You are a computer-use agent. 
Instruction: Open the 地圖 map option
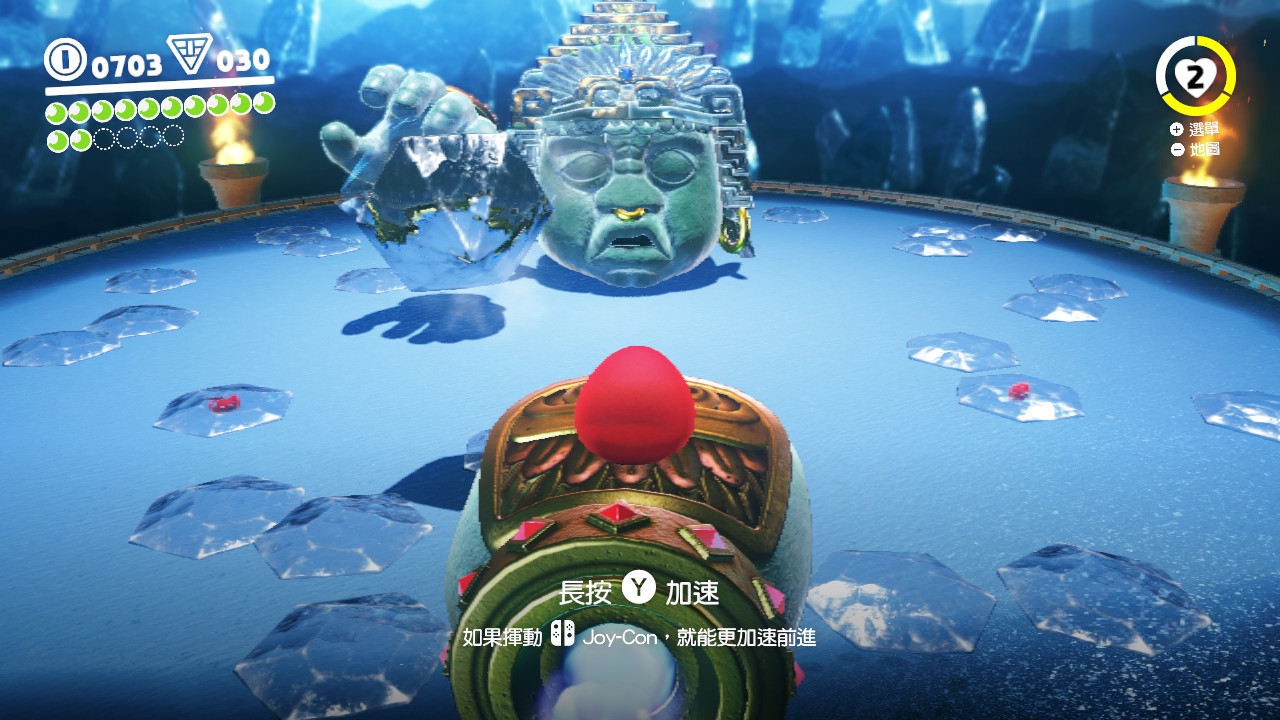1205,148
